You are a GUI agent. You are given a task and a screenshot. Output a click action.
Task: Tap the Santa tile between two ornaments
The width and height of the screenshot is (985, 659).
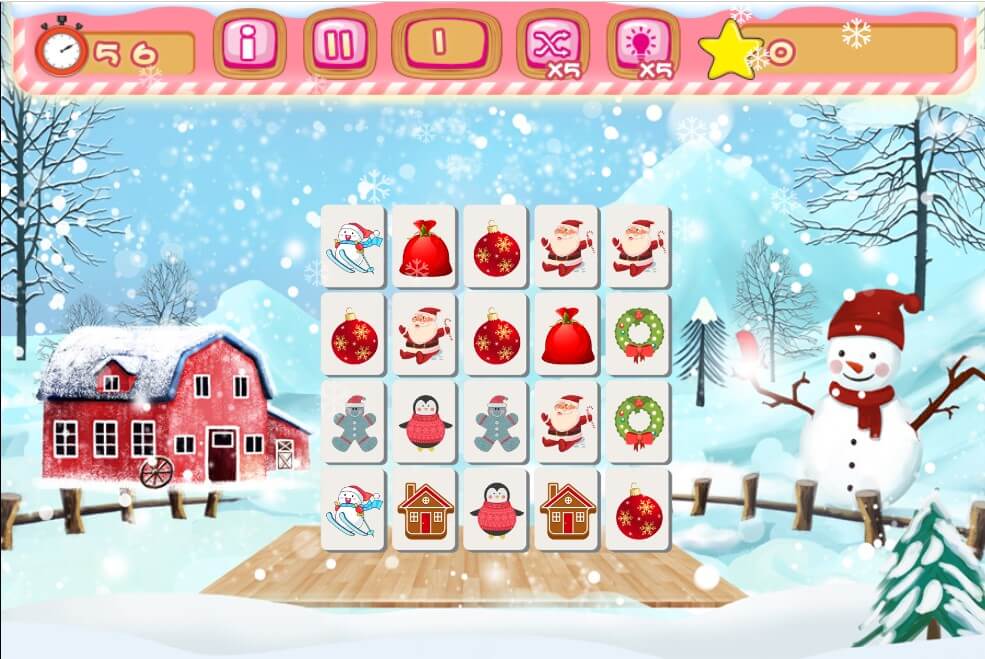426,335
